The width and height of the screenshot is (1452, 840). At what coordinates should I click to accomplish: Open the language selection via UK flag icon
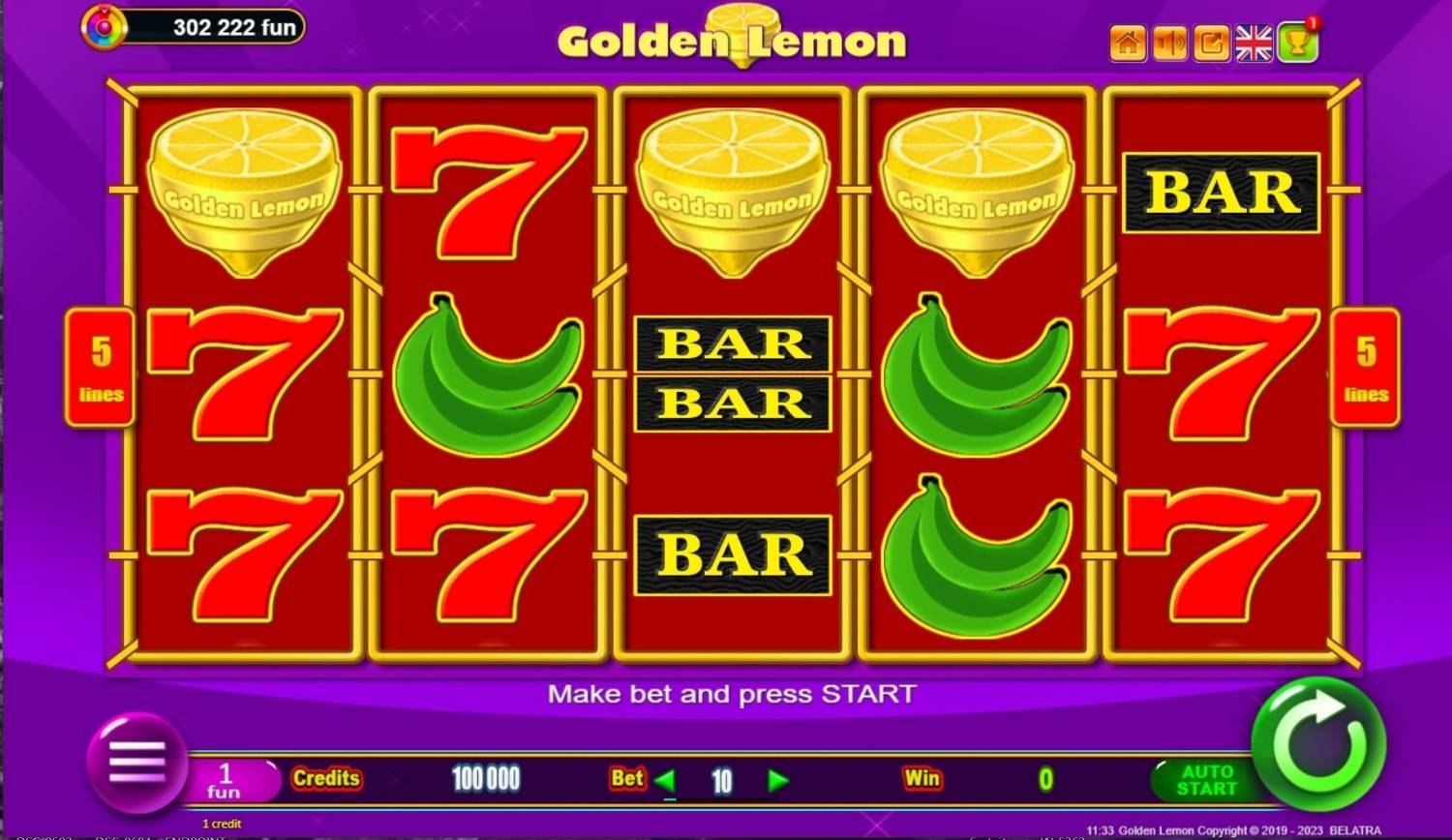pos(1254,43)
